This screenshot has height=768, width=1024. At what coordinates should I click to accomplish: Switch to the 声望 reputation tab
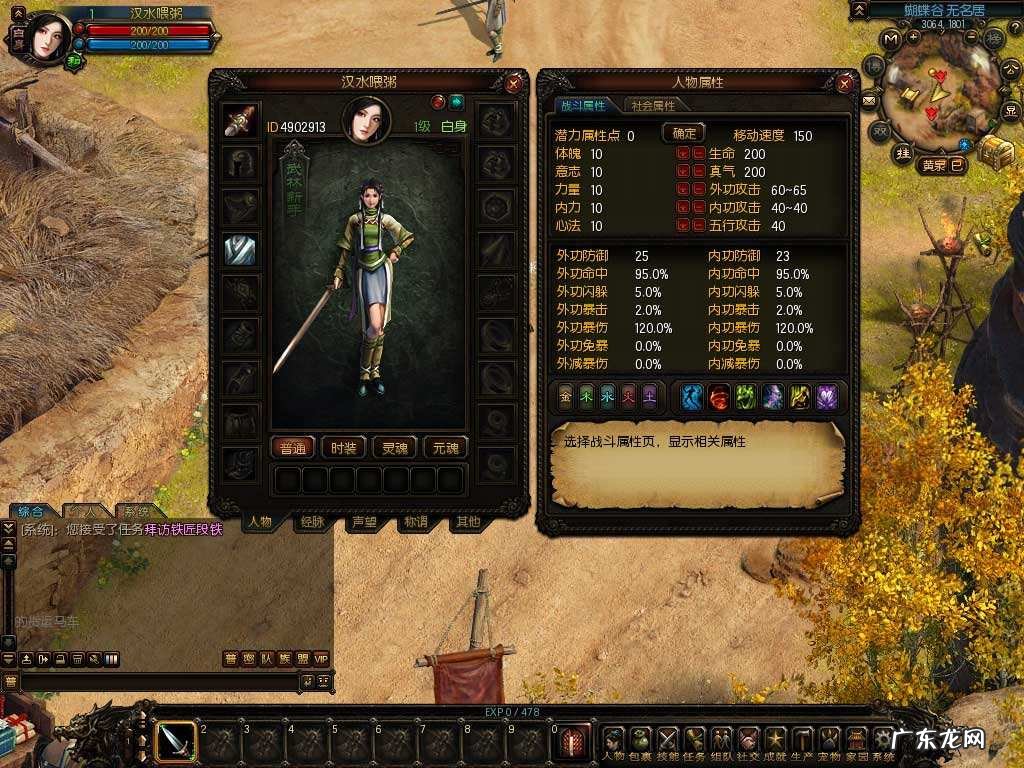pyautogui.click(x=364, y=521)
